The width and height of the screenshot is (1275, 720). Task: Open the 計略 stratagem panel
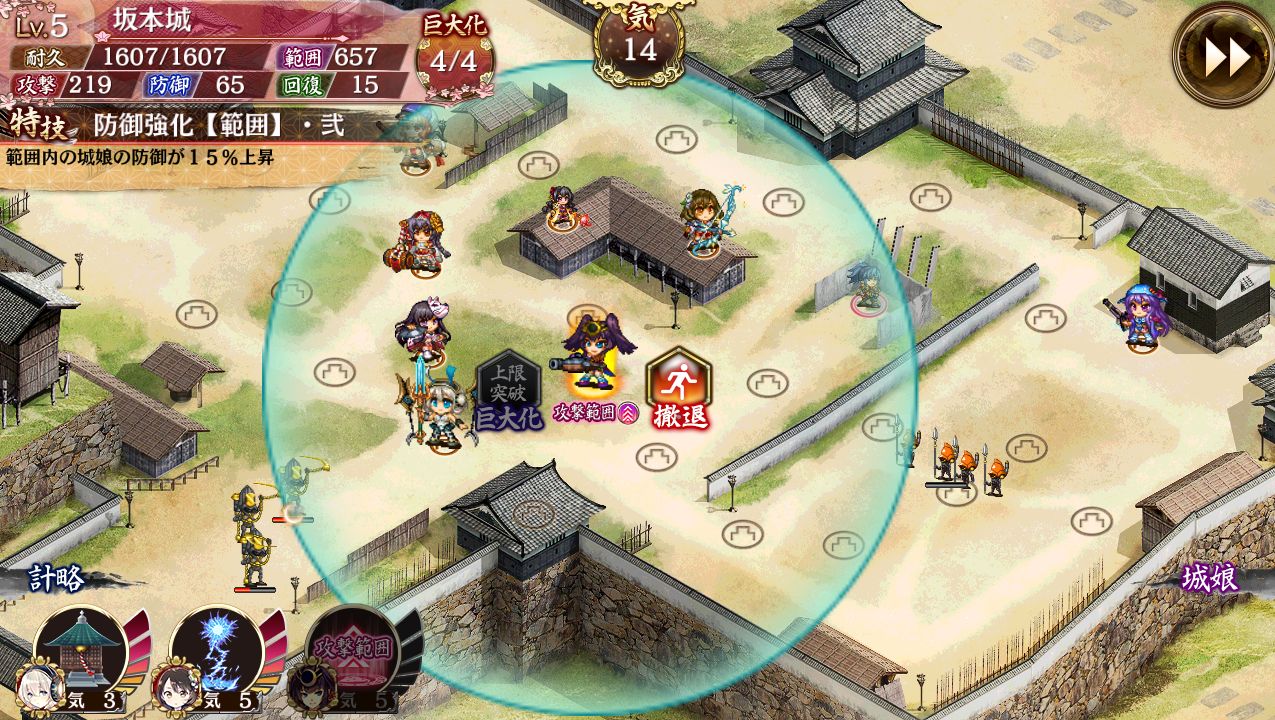coord(56,578)
